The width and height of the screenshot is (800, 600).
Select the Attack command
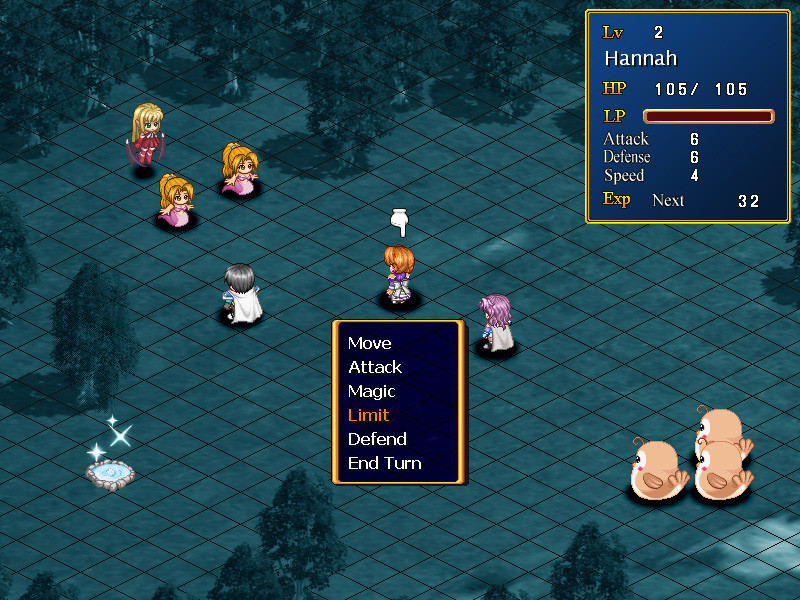[x=375, y=367]
